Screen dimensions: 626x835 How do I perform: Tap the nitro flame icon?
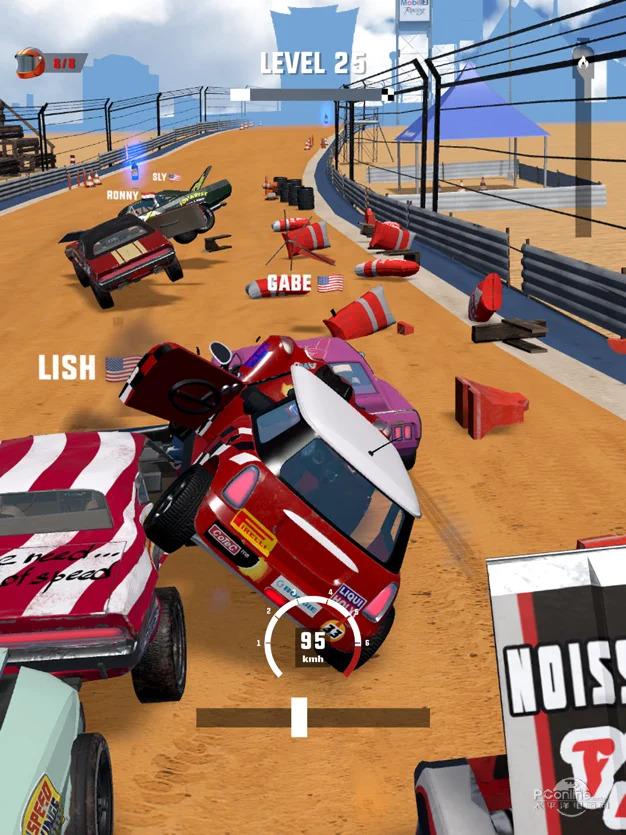click(583, 62)
